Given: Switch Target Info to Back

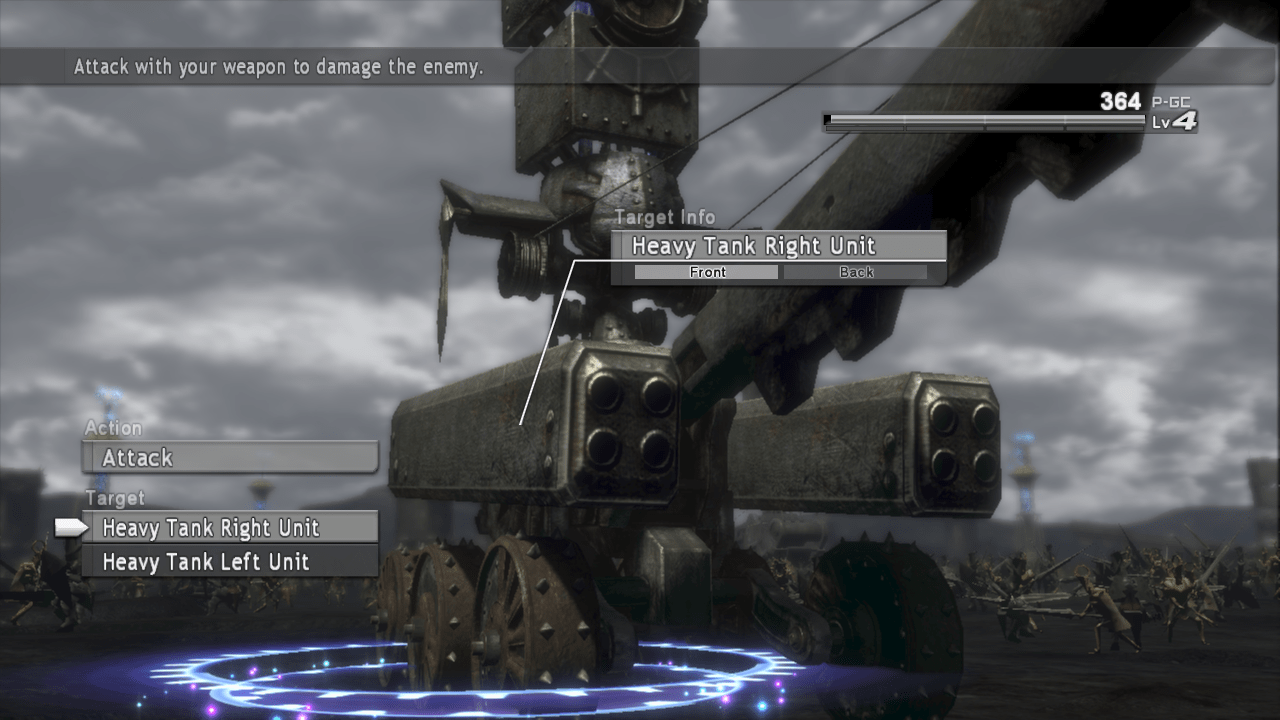Looking at the screenshot, I should (856, 272).
